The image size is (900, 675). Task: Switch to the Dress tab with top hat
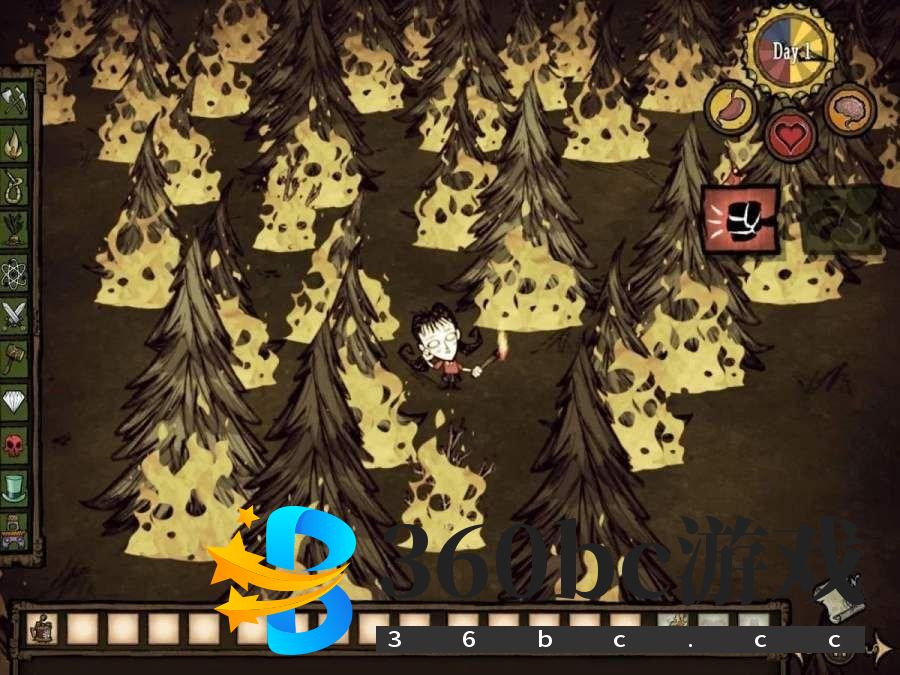pos(14,487)
